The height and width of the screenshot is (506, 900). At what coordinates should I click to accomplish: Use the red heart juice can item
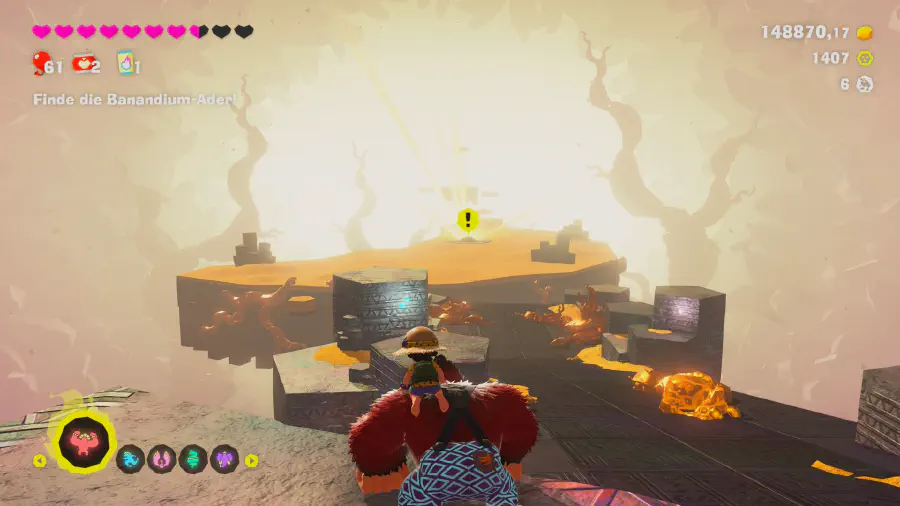pos(82,64)
